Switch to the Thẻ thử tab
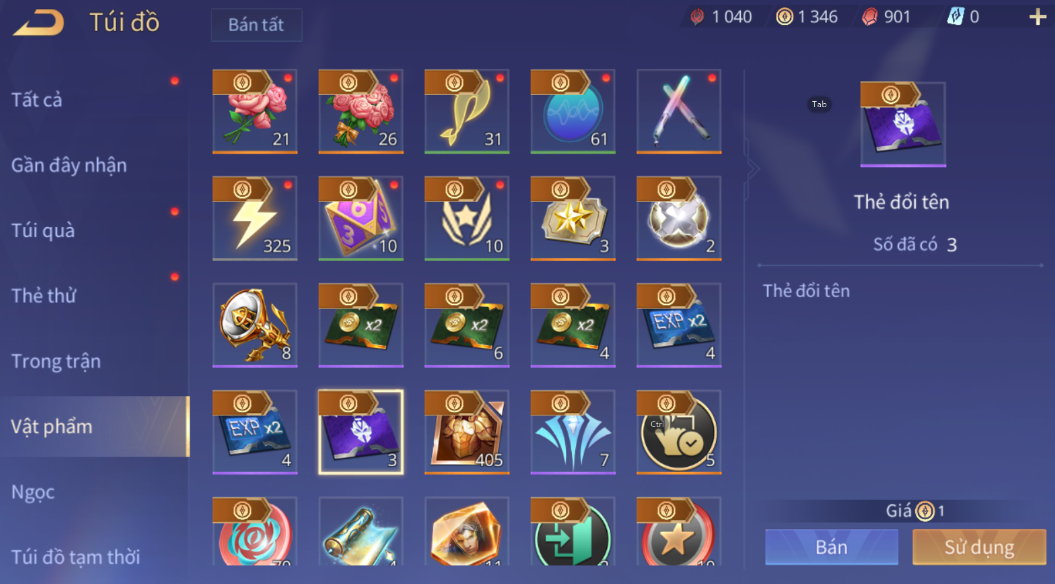 [x=44, y=296]
